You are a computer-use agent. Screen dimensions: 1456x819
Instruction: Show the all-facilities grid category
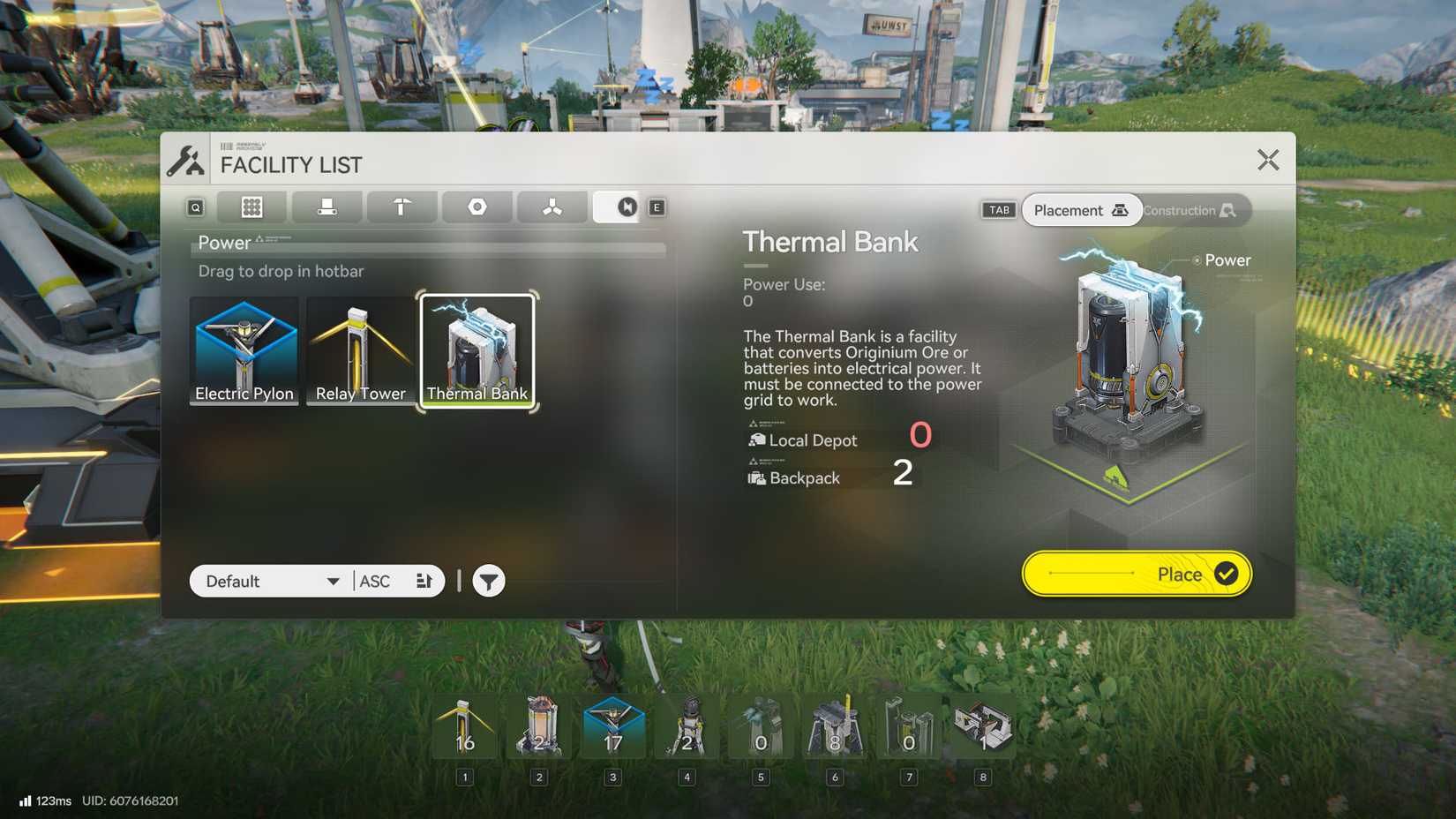click(251, 207)
